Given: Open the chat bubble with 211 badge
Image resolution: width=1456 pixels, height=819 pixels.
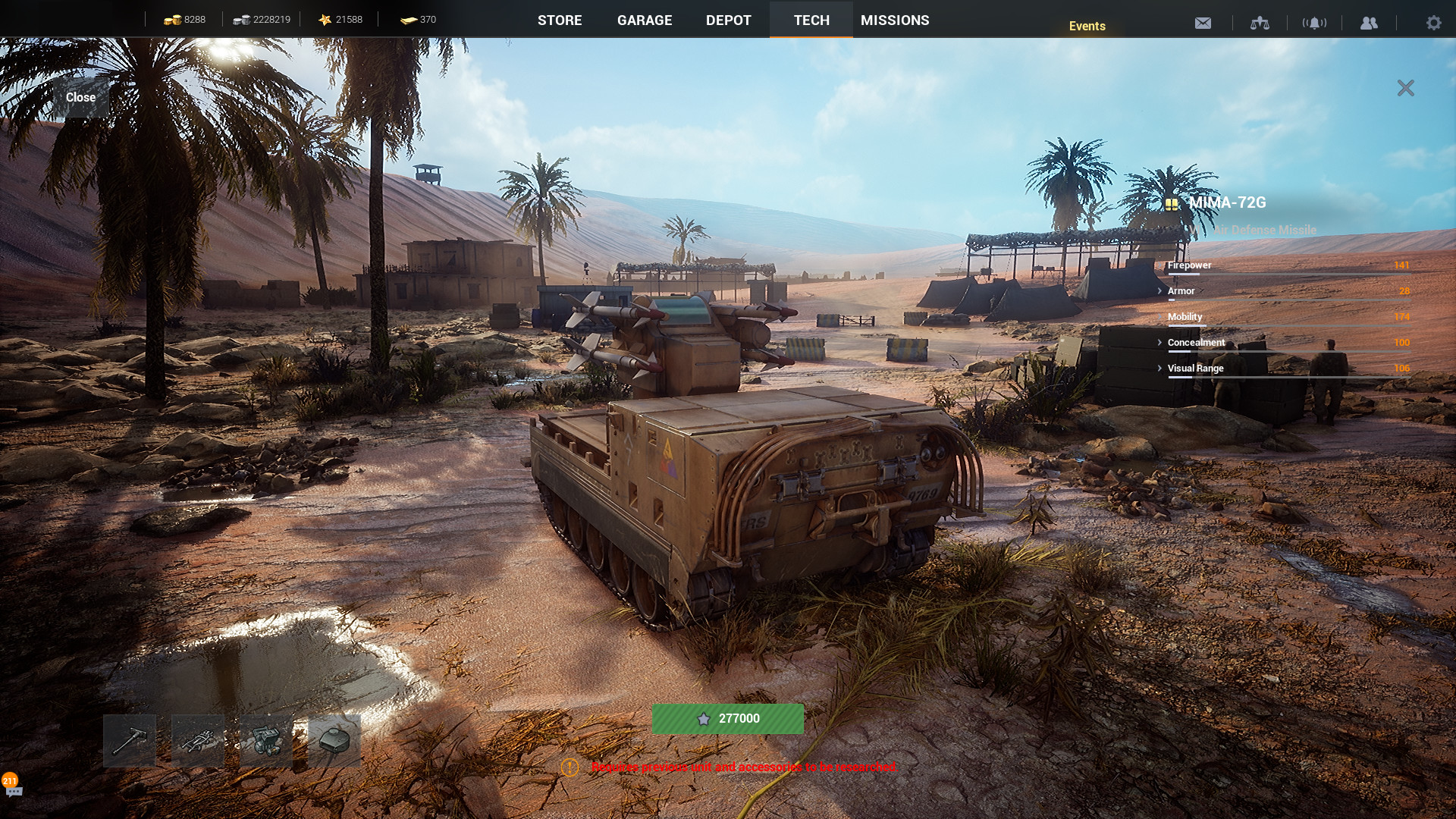Looking at the screenshot, I should pos(13,789).
